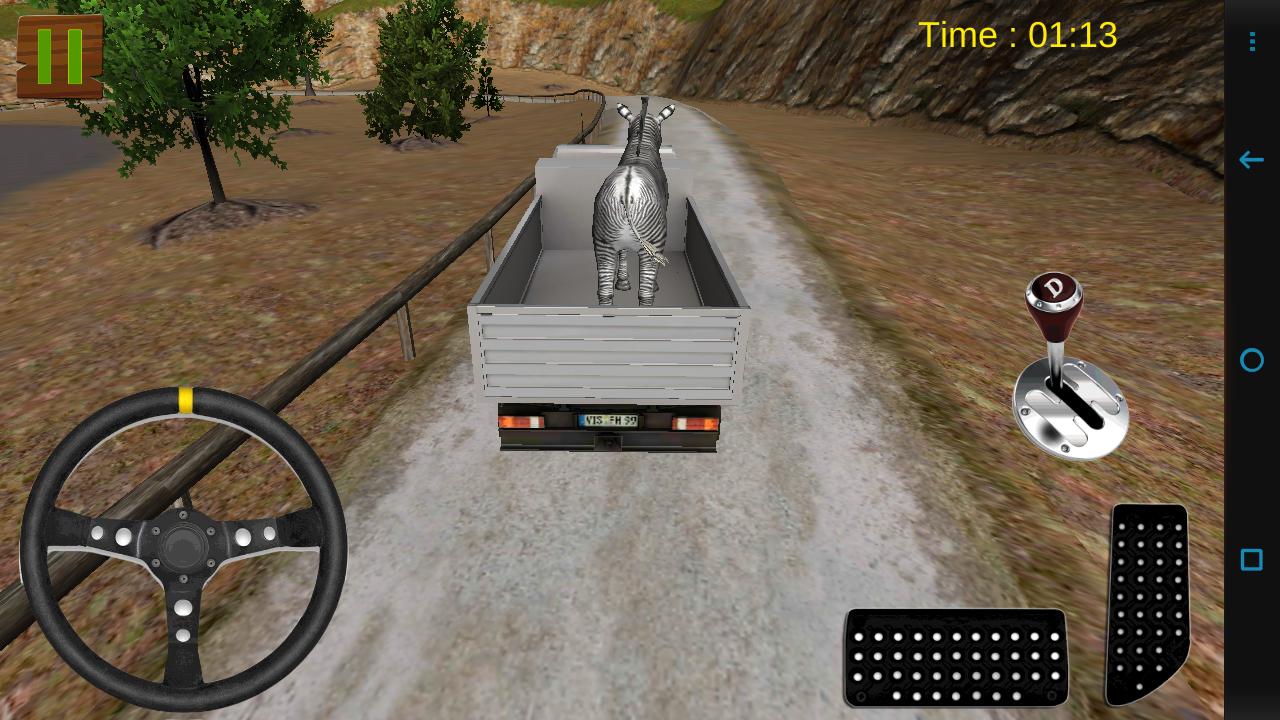1280x720 pixels.
Task: Open recent apps with the square button
Action: (x=1251, y=561)
